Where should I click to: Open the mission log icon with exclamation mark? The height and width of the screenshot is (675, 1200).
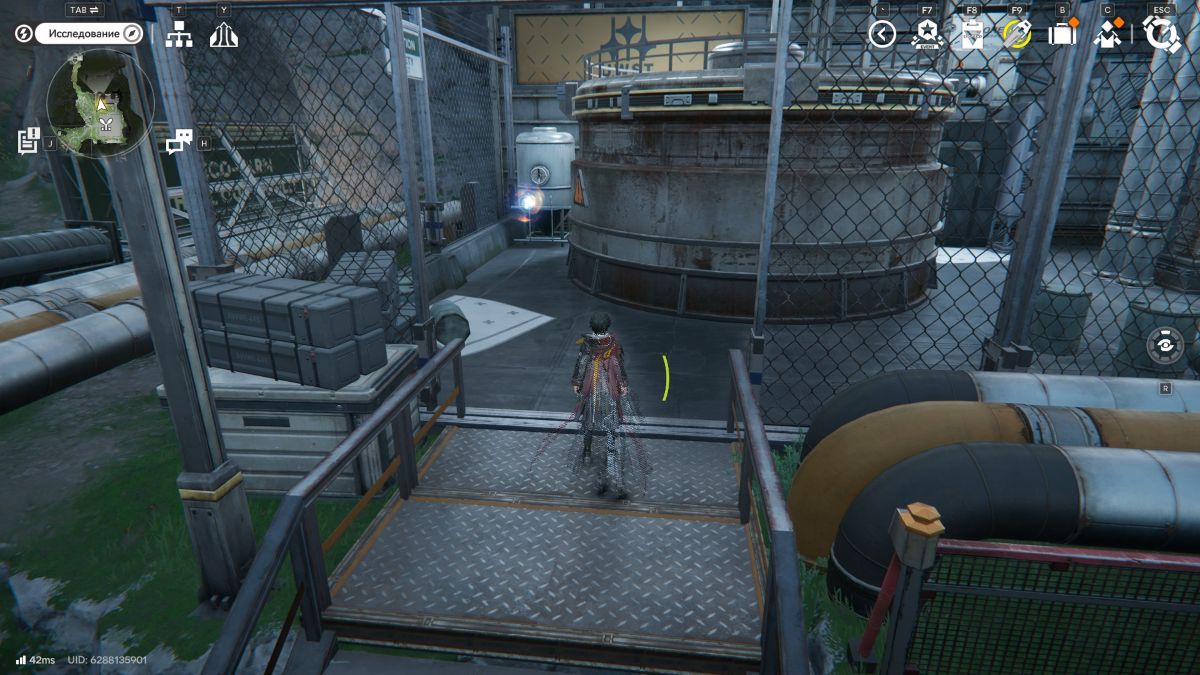[29, 140]
